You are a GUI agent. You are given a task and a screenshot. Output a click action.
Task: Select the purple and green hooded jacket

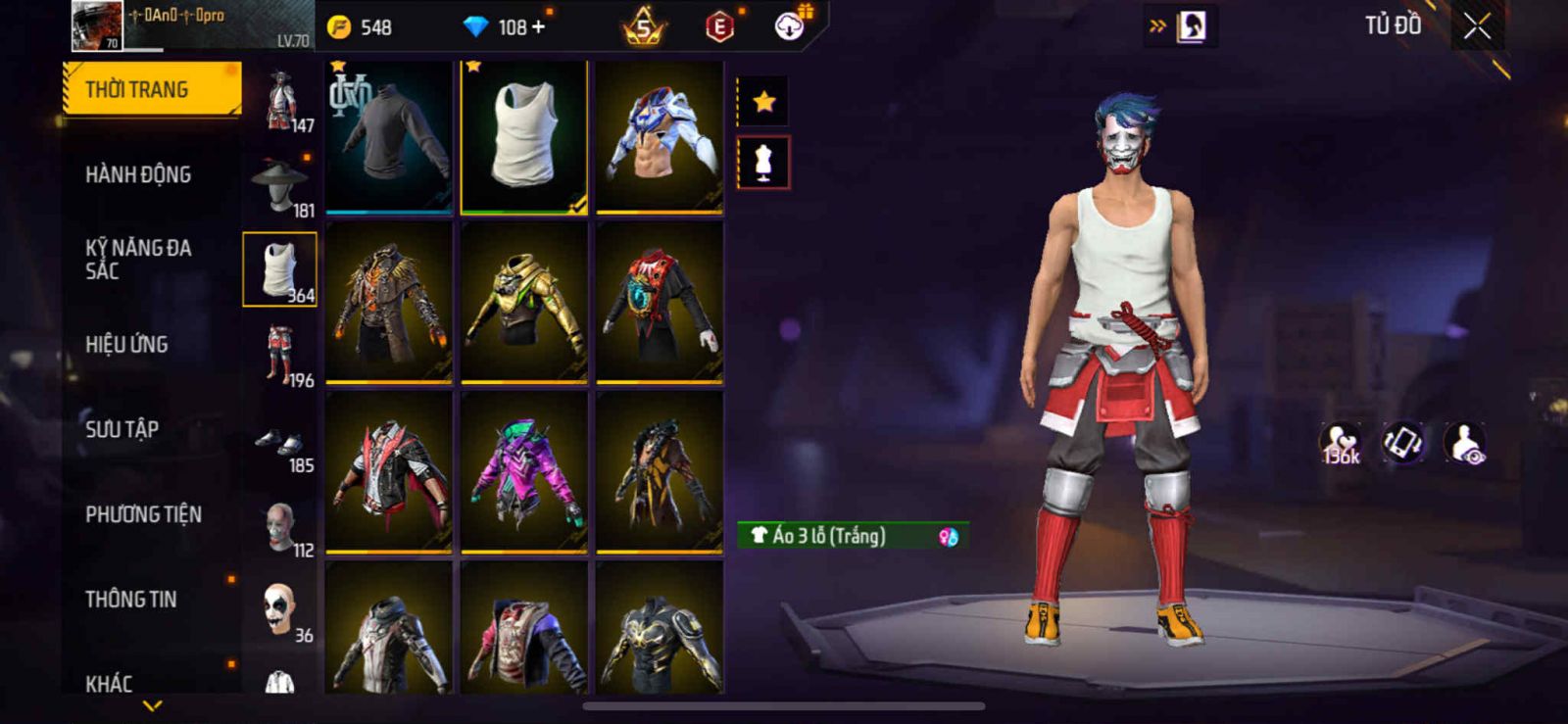524,472
